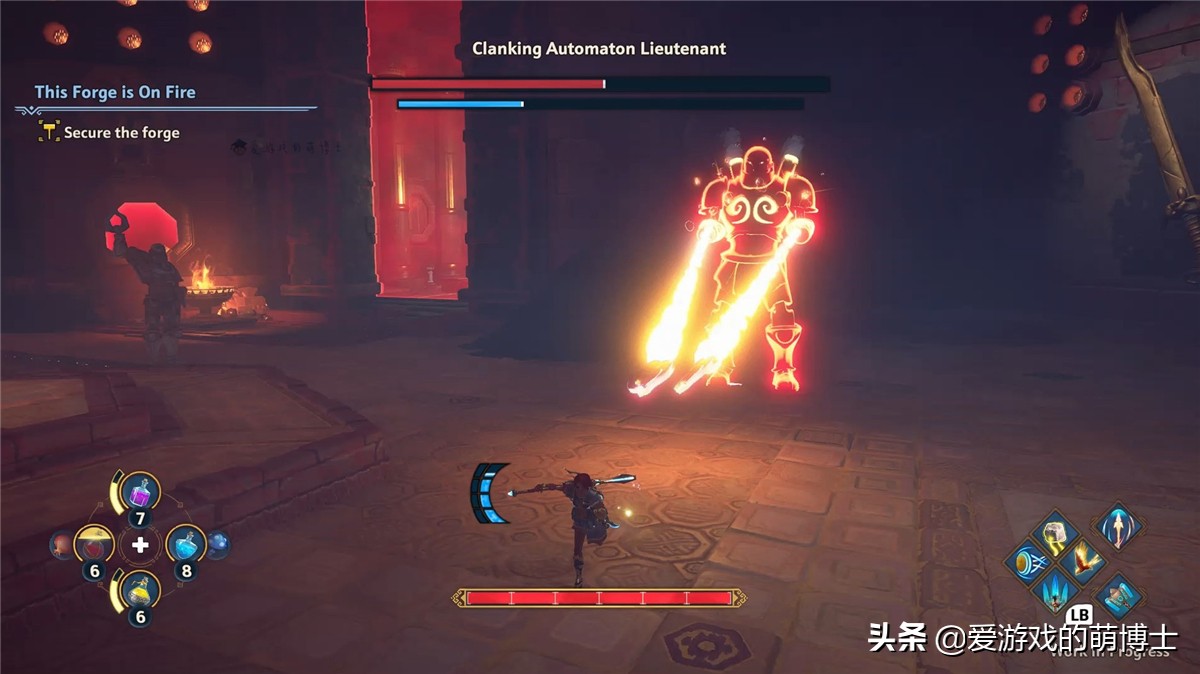Click the blue mushroom icon

point(218,544)
